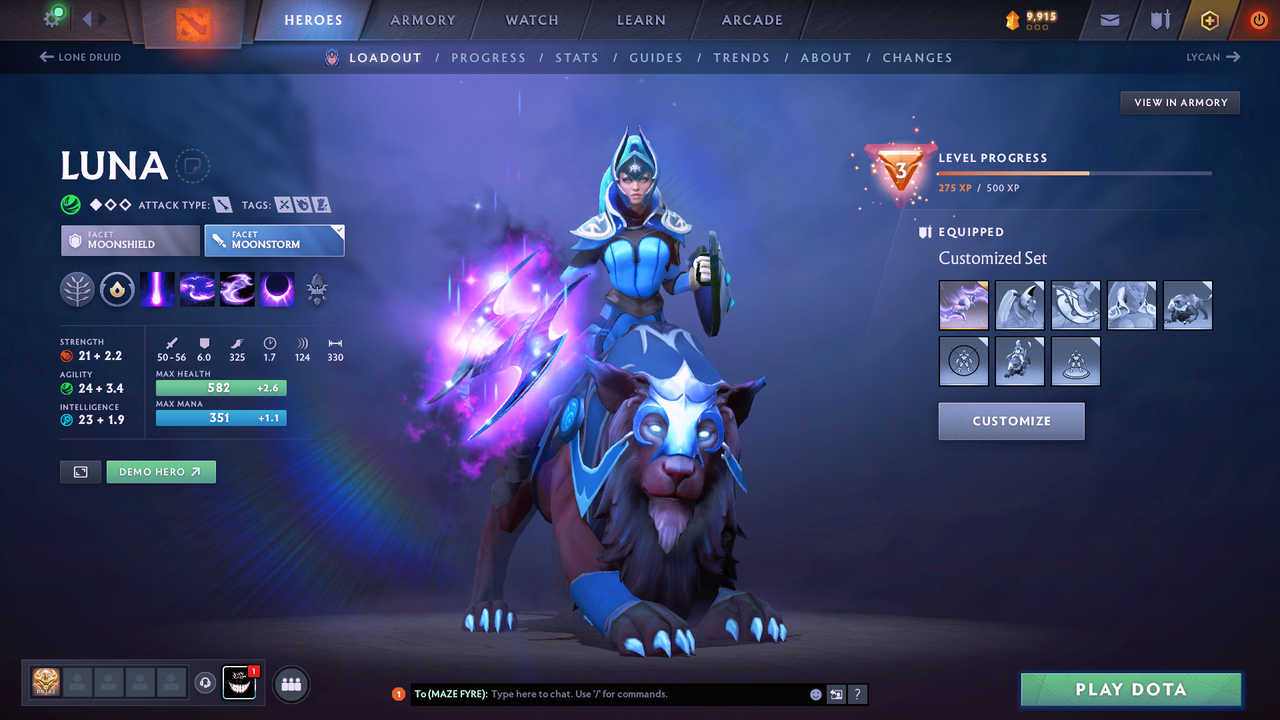
Task: Open the mail envelope icon top right
Action: point(1108,20)
